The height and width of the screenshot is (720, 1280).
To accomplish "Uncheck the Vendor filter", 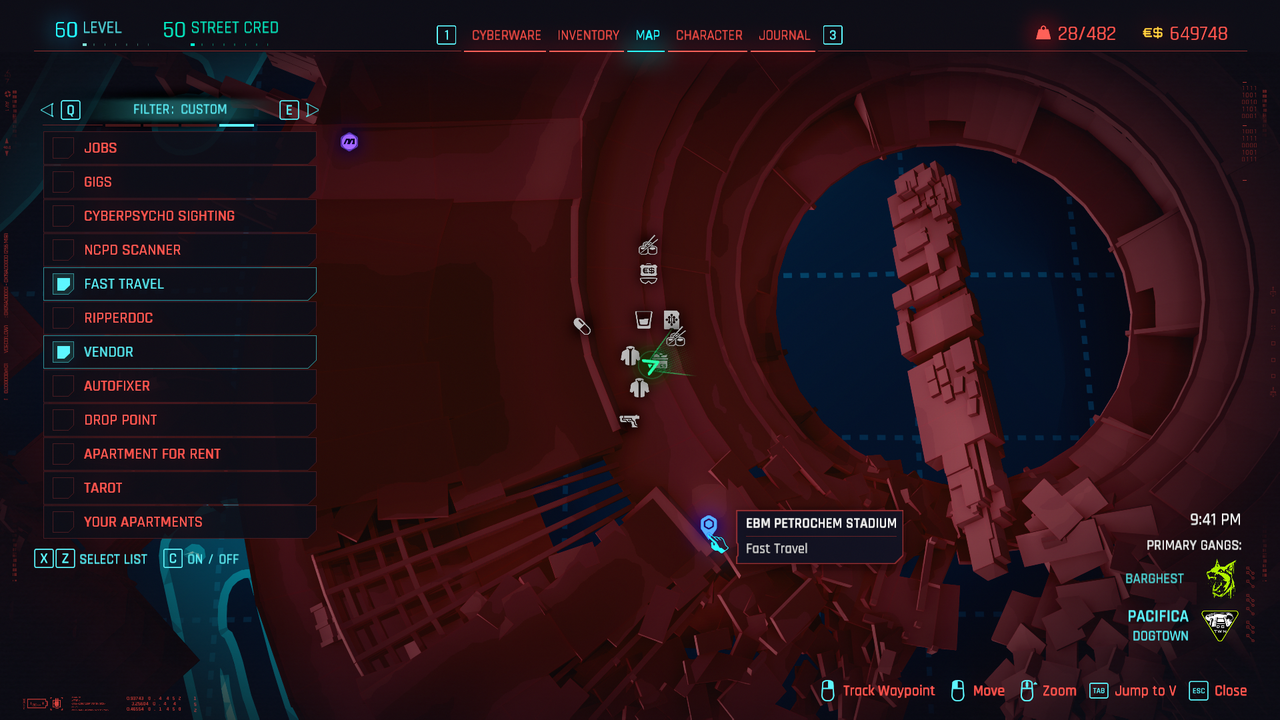I will (x=64, y=352).
